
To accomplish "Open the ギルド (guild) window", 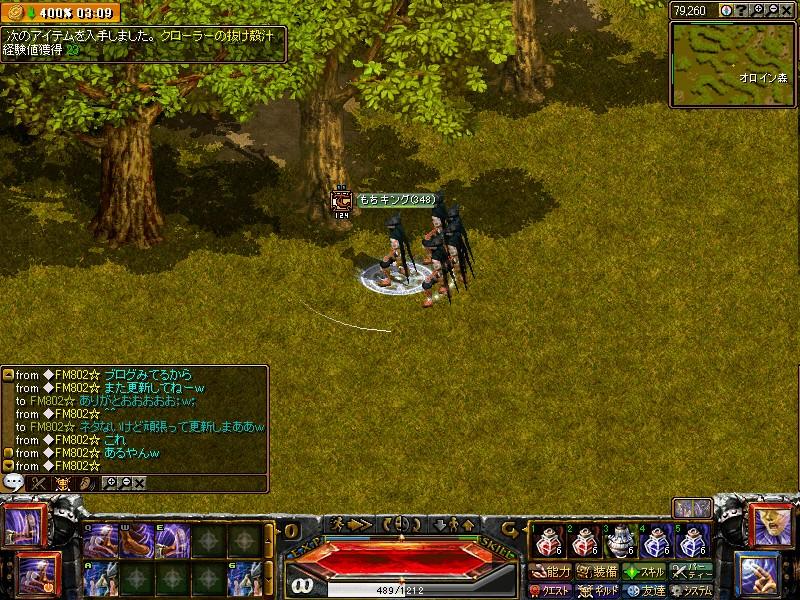I will (597, 591).
